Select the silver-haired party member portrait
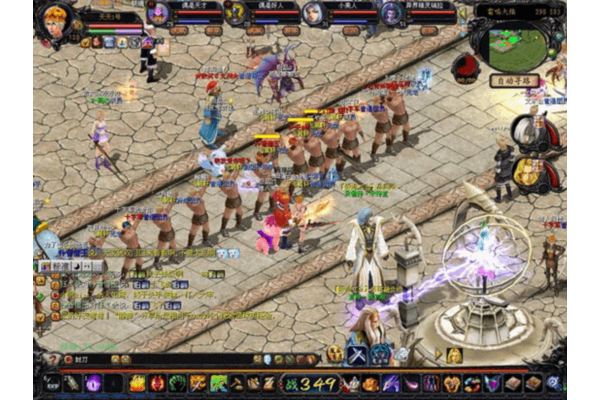The width and height of the screenshot is (600, 400). click(313, 13)
